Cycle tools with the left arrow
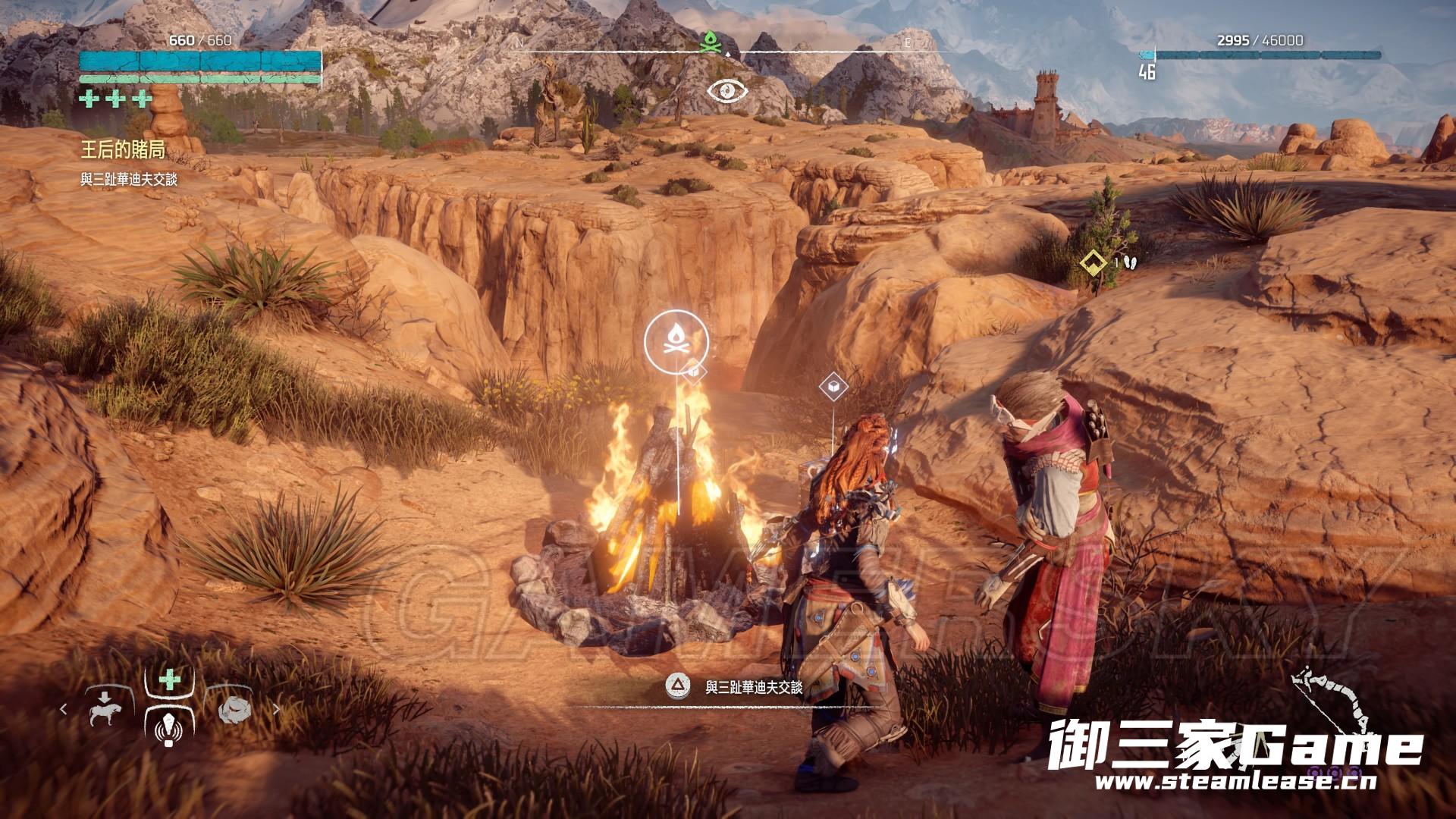The image size is (1456, 819). (x=64, y=709)
